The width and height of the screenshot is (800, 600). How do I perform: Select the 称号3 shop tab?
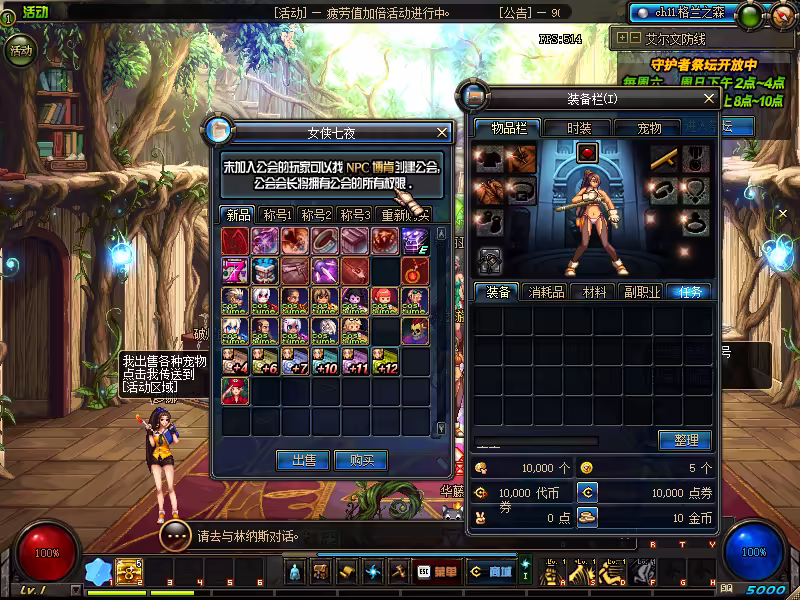pyautogui.click(x=354, y=215)
